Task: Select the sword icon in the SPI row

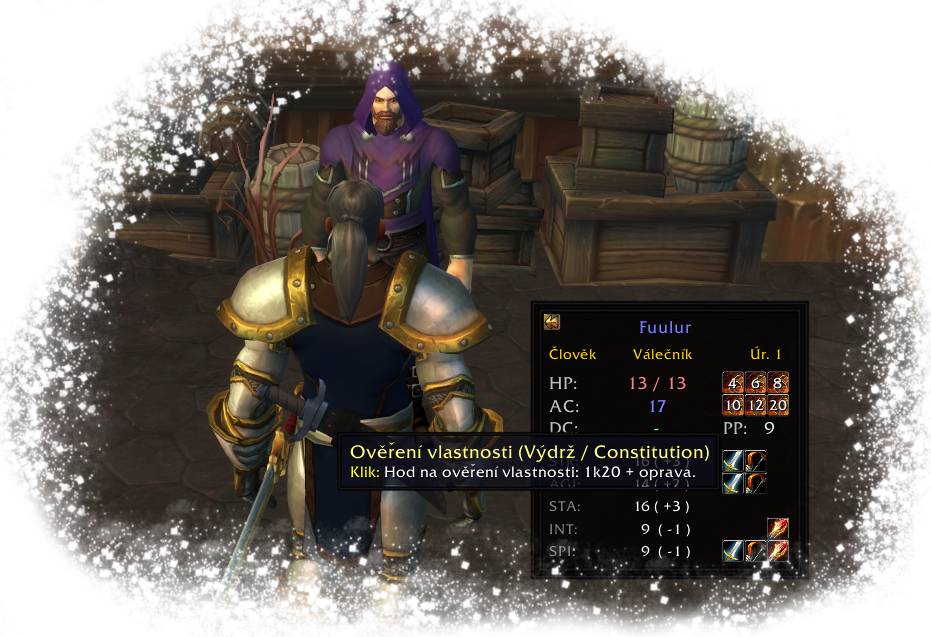Action: tap(733, 551)
